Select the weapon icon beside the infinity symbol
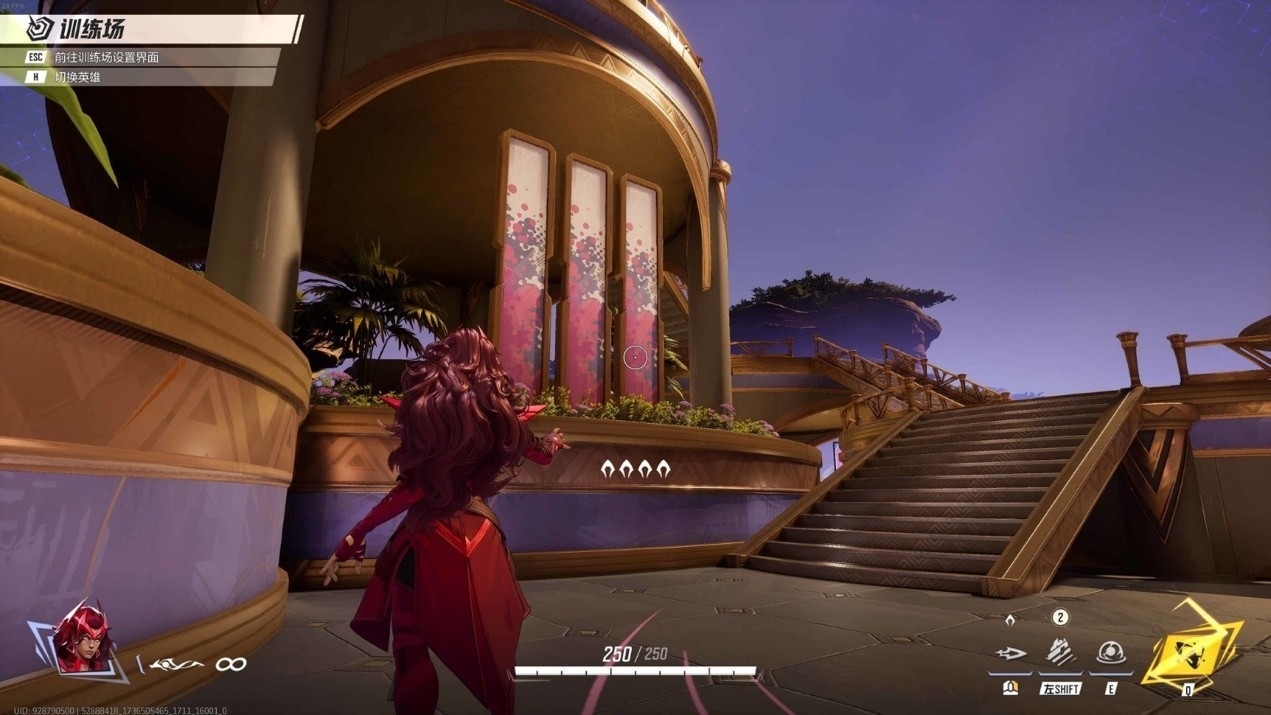This screenshot has height=715, width=1271. 176,664
